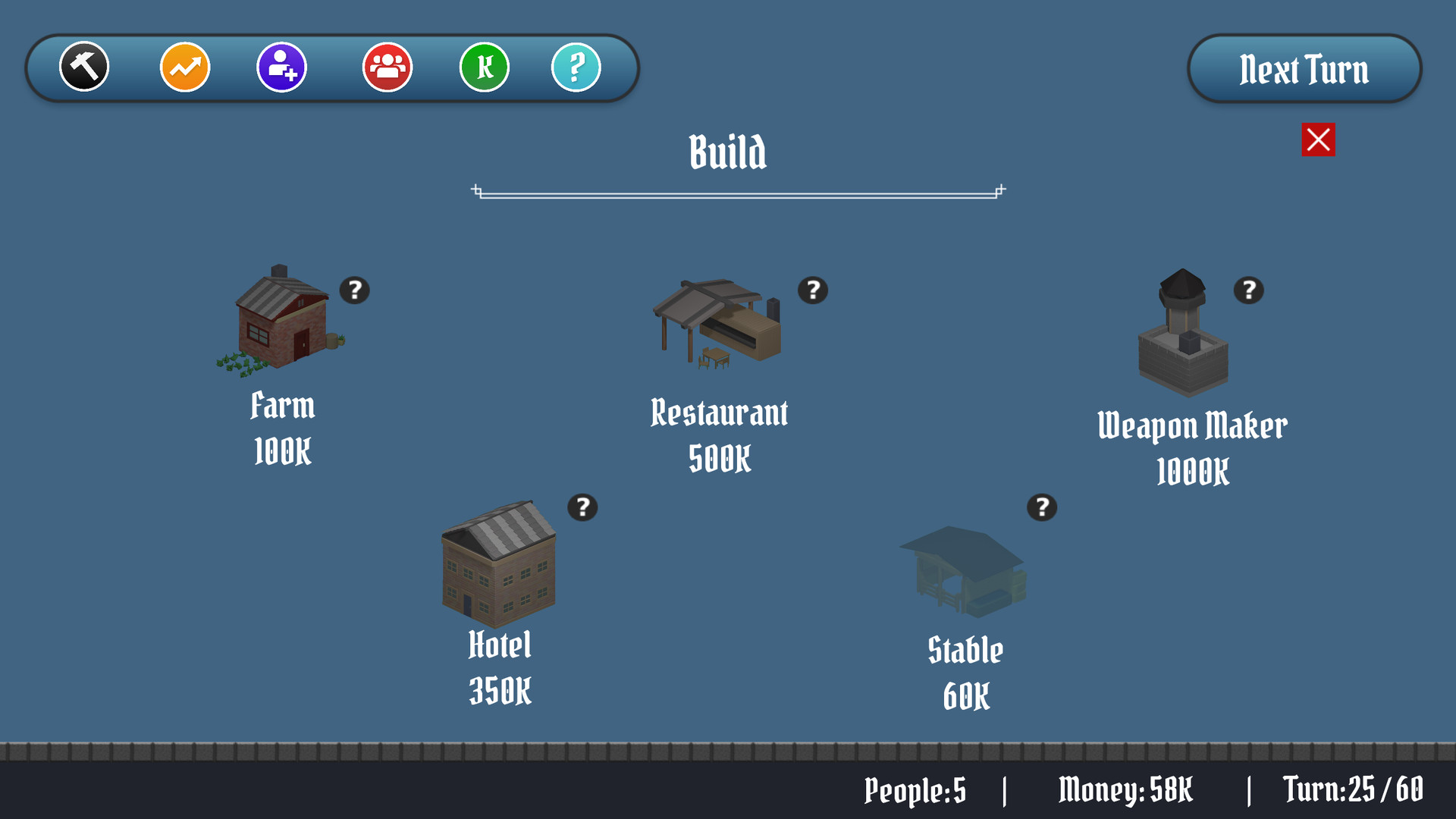Close the Build menu
The width and height of the screenshot is (1456, 819).
1317,139
